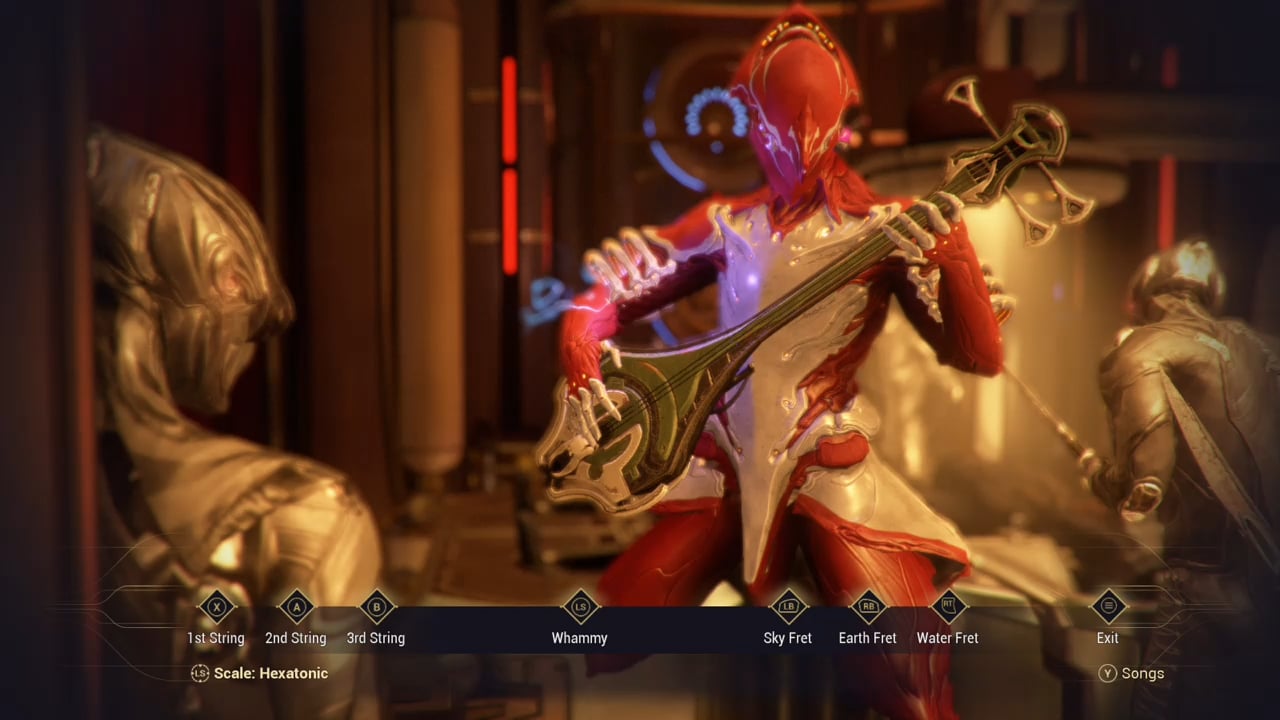Hold the Water Fret
The width and height of the screenshot is (1280, 720).
(948, 607)
